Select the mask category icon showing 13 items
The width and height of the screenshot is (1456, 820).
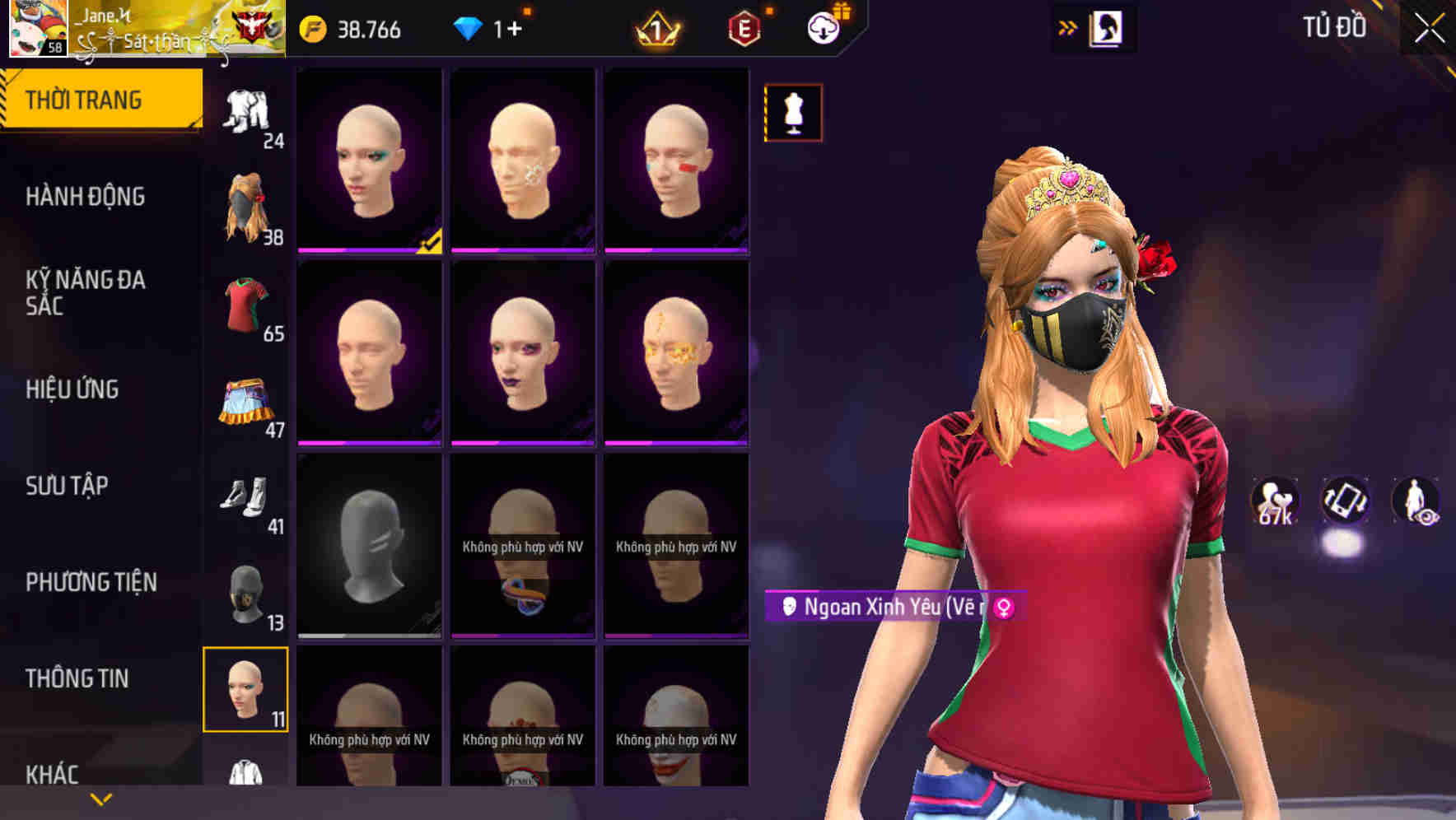(x=247, y=594)
